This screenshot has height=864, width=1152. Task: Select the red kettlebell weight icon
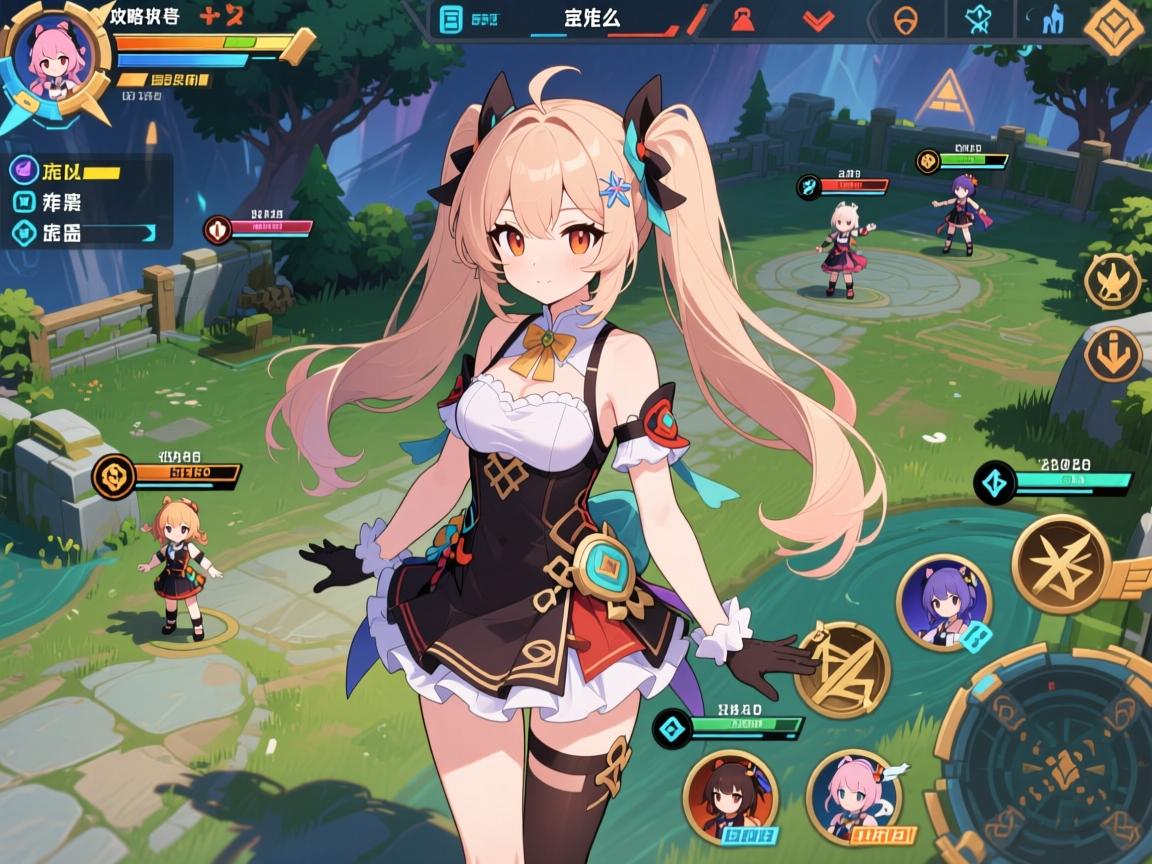pos(743,19)
